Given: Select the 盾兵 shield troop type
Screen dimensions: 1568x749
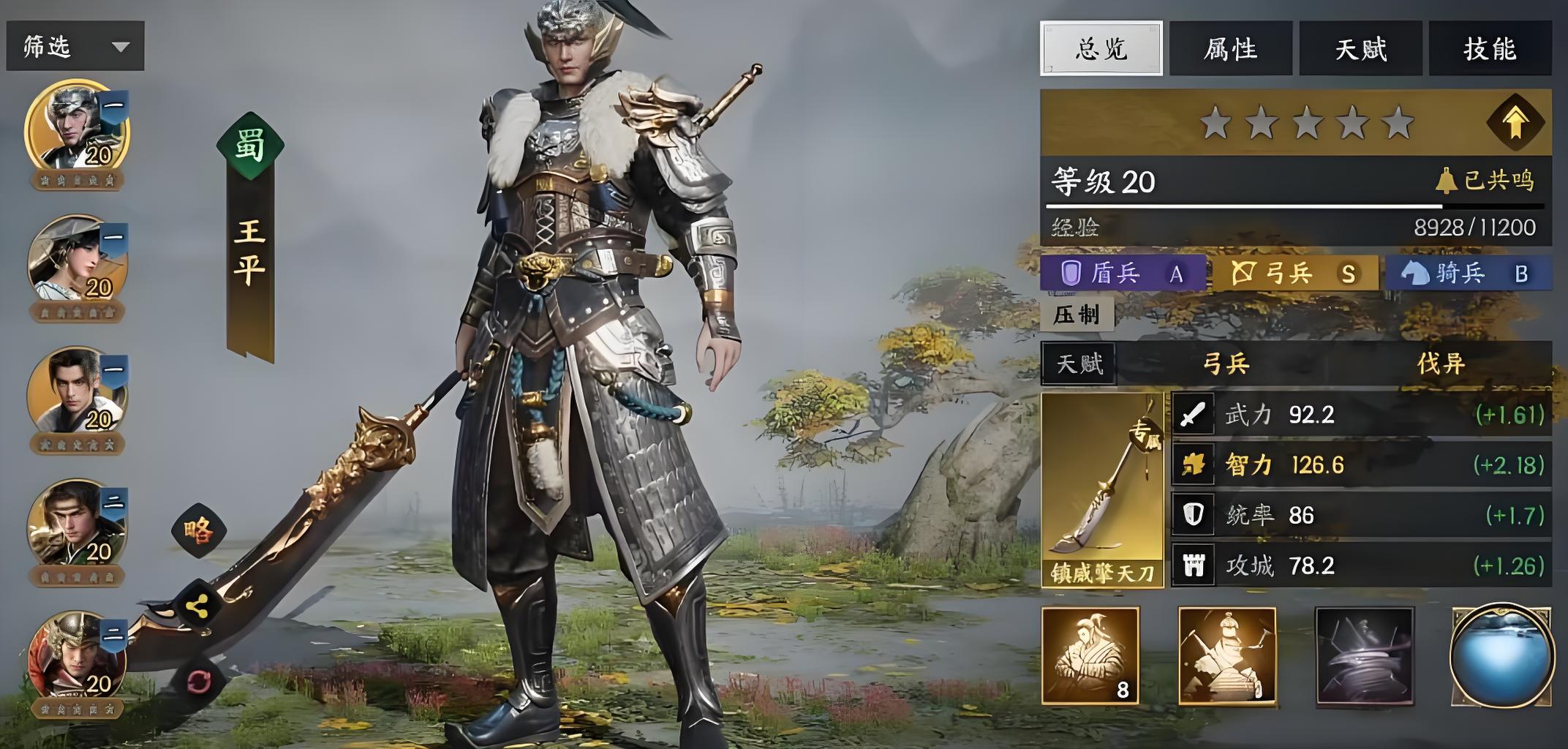Looking at the screenshot, I should [1122, 274].
